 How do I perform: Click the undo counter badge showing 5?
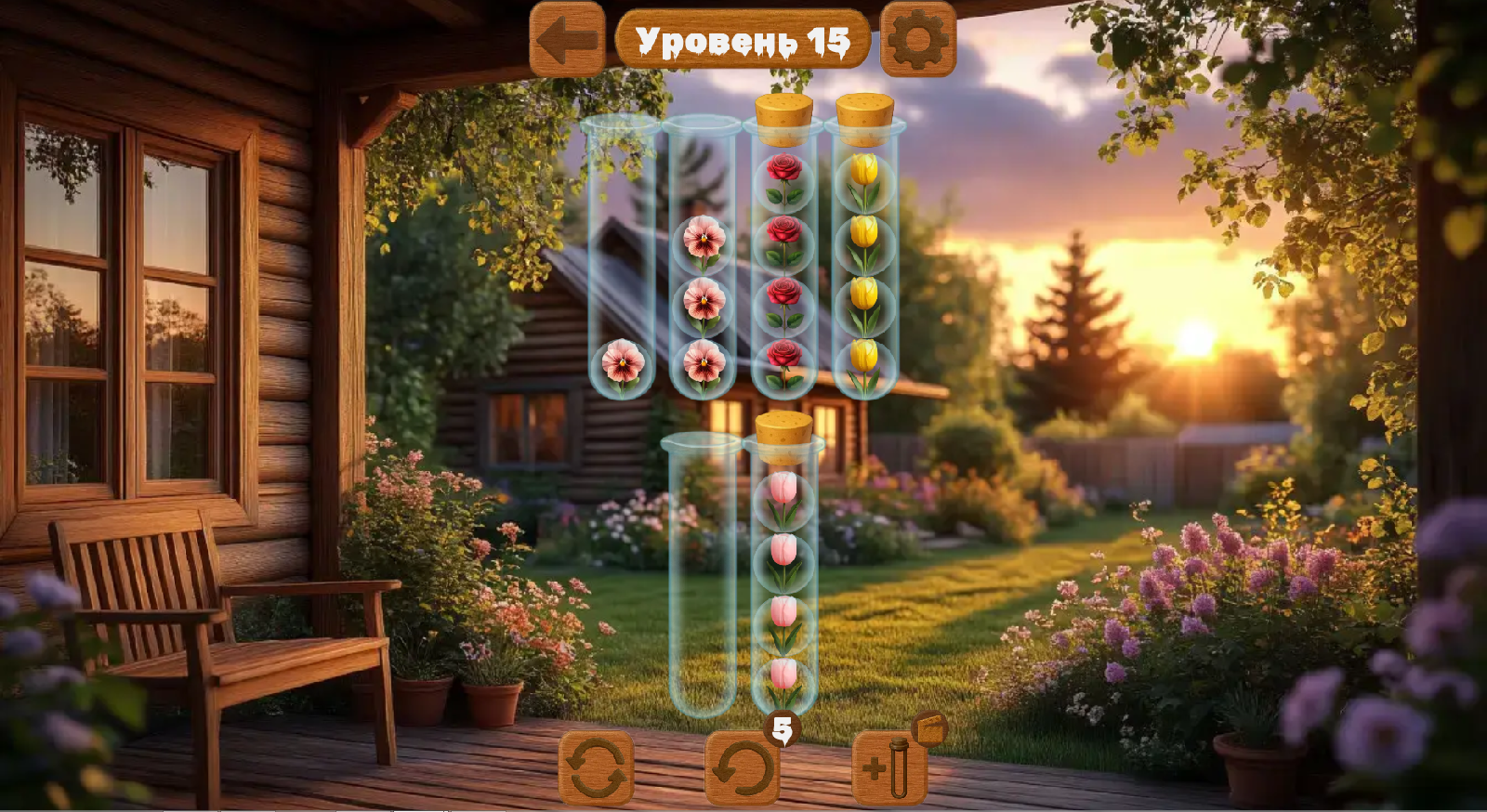point(783,727)
